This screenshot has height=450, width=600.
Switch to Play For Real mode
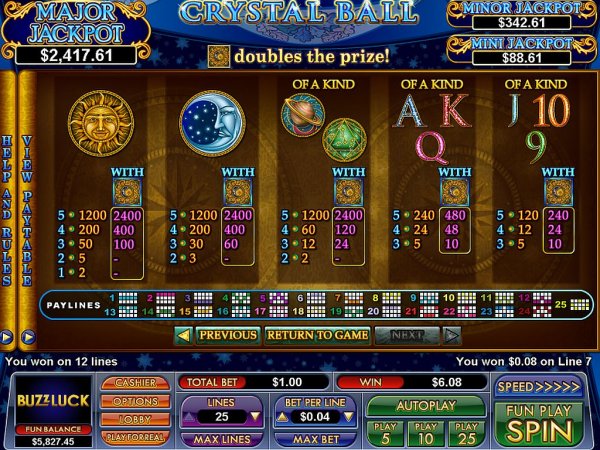(x=134, y=437)
